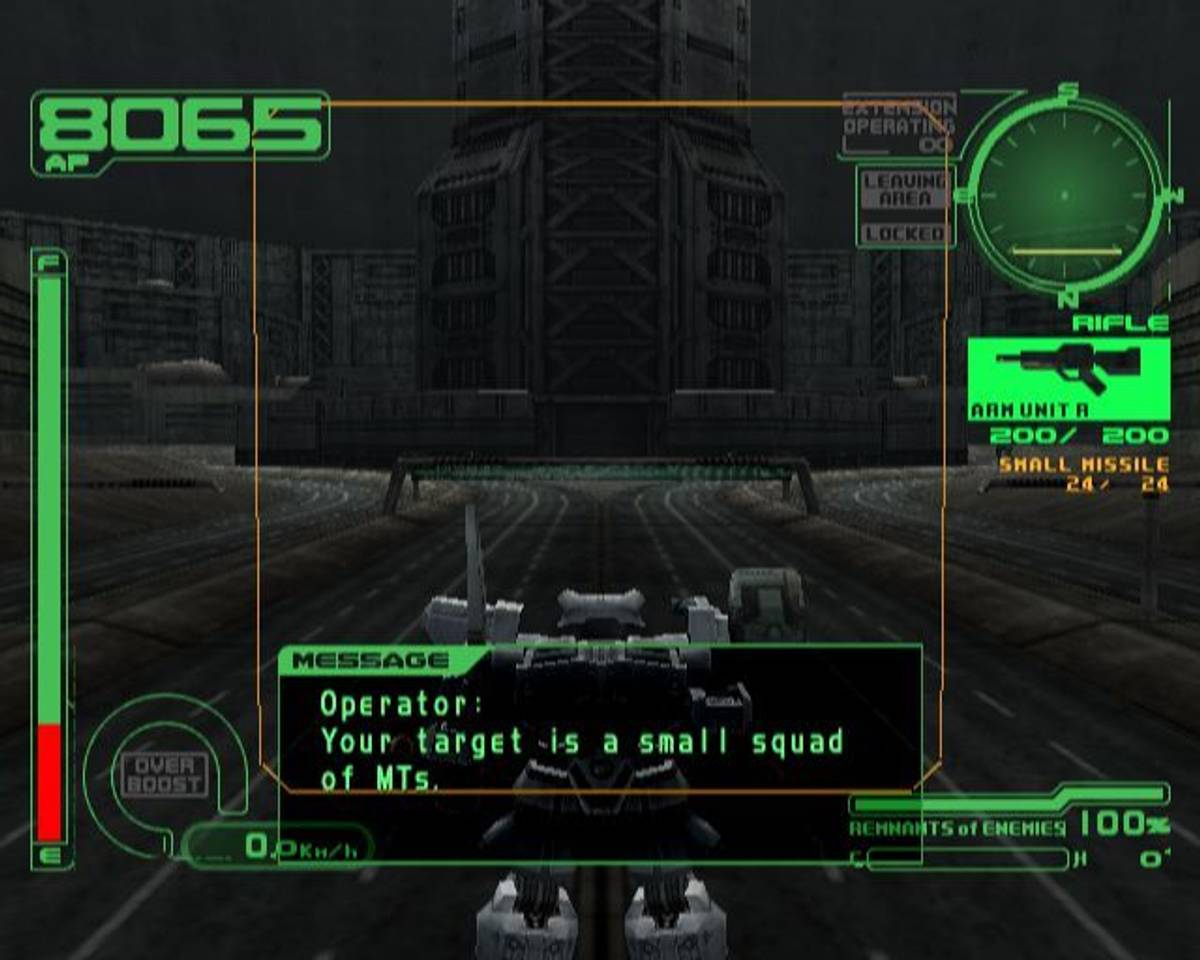Activate the Over Boost indicator
1200x960 pixels.
pos(164,775)
